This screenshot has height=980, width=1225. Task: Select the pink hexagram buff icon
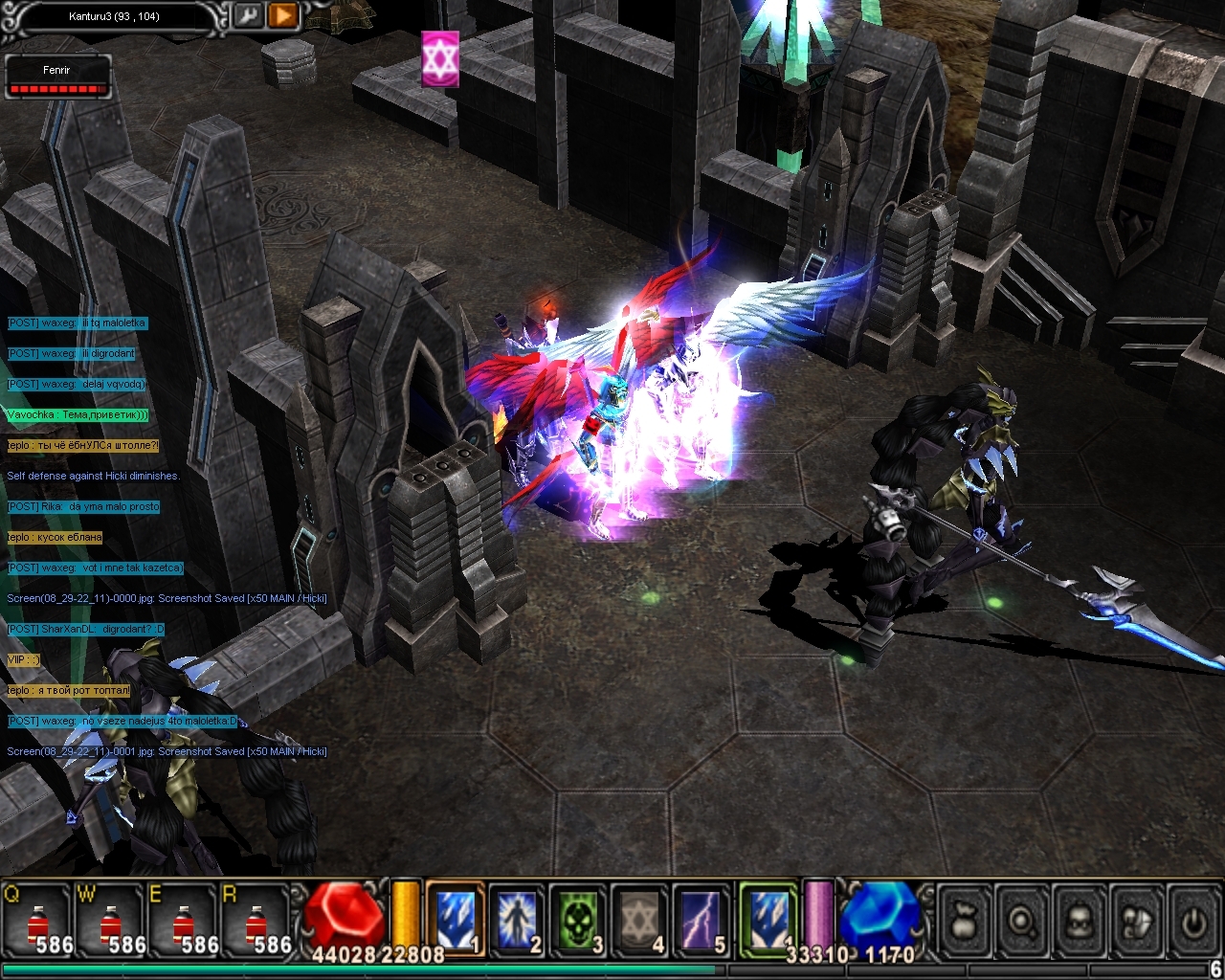point(440,59)
